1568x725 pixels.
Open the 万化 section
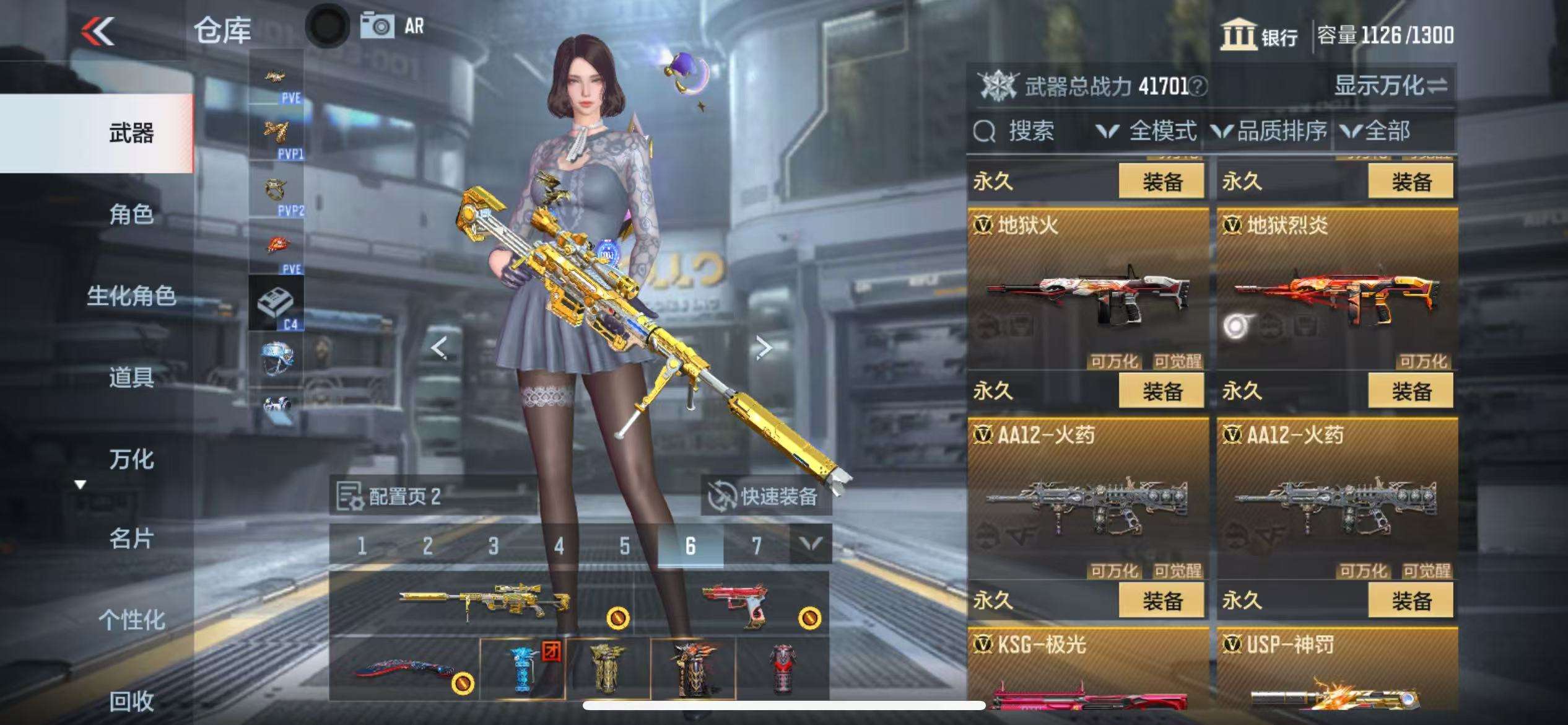131,459
